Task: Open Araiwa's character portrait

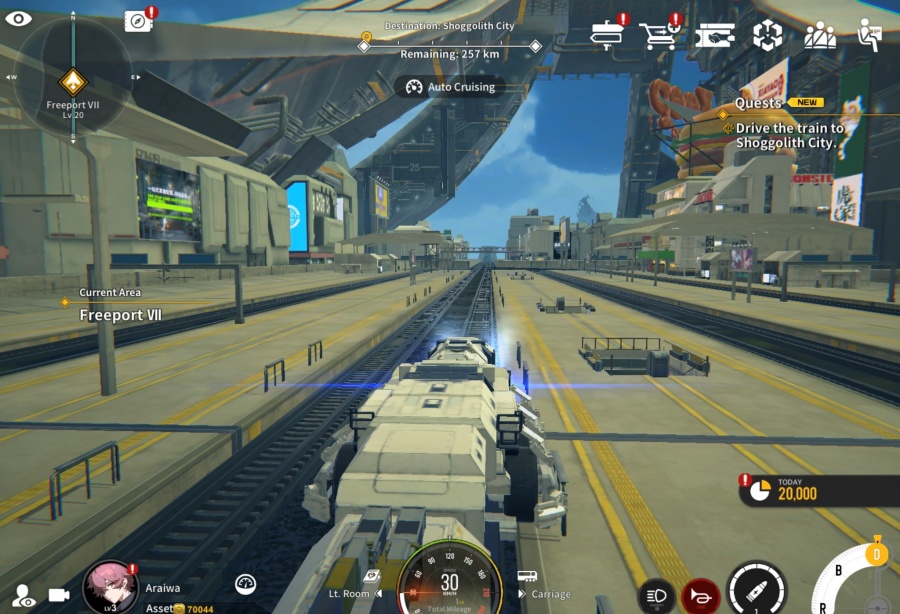Action: tap(109, 587)
